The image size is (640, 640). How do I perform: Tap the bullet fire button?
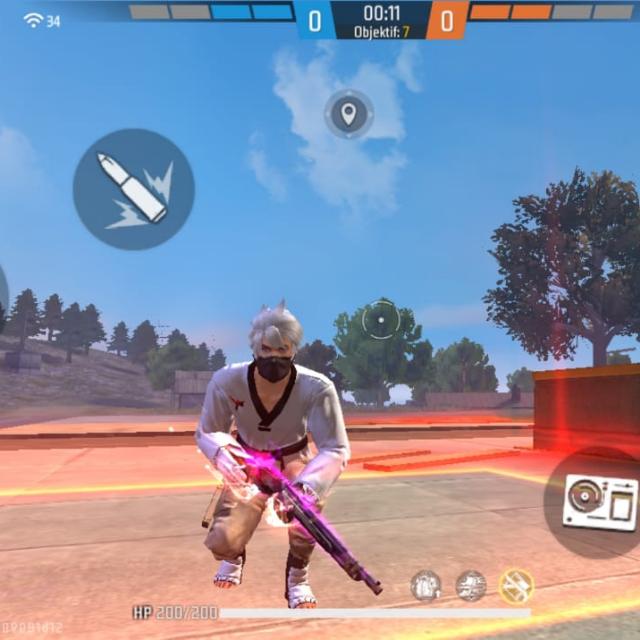click(x=133, y=189)
